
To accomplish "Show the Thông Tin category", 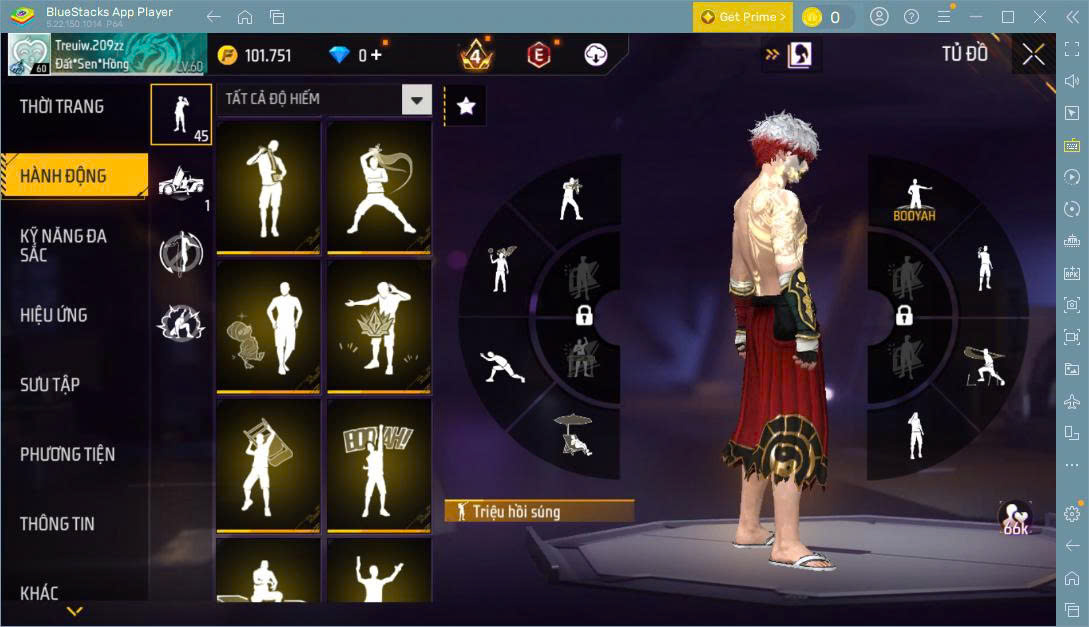I will pyautogui.click(x=60, y=523).
